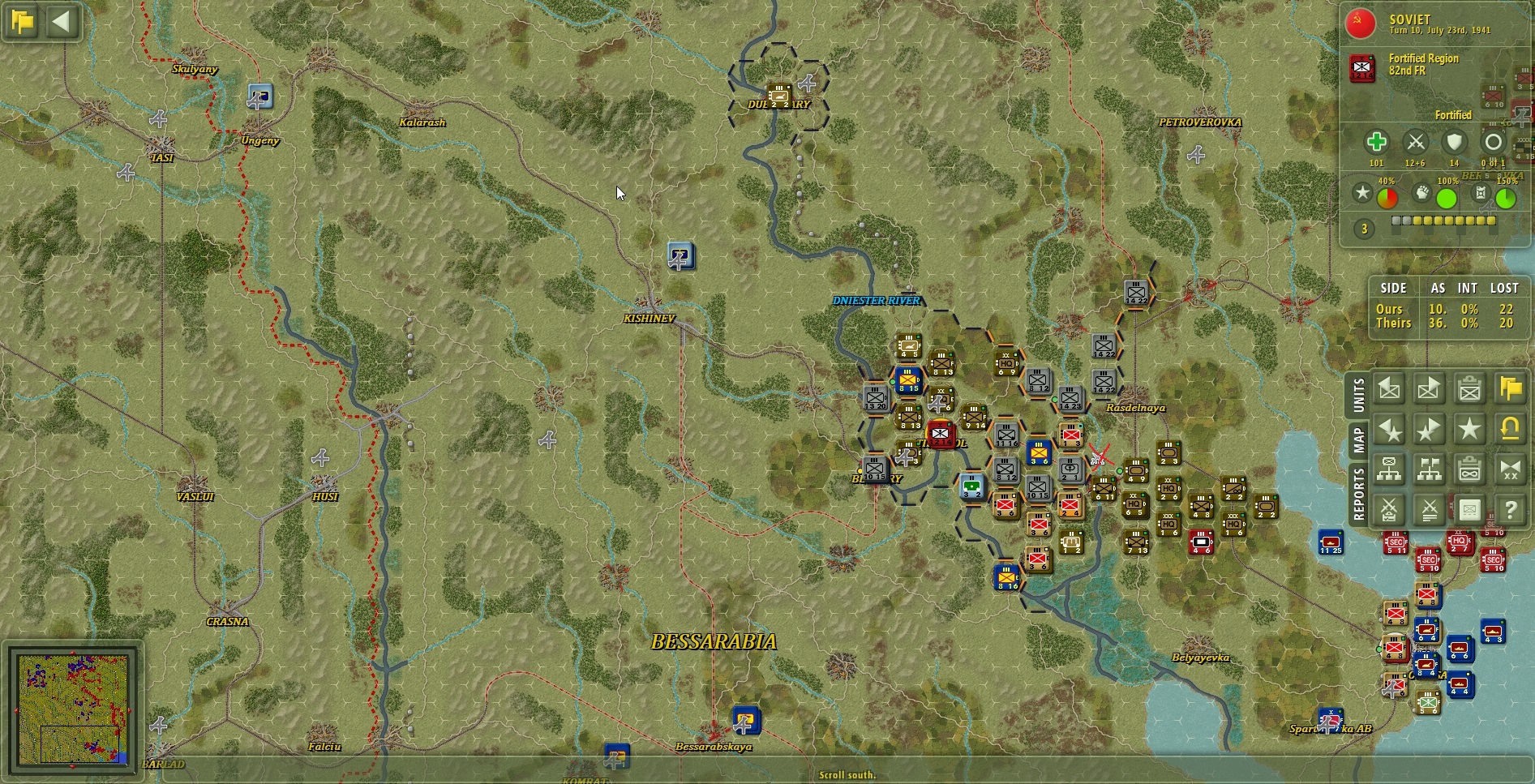Image resolution: width=1535 pixels, height=784 pixels.
Task: Click the crossed swords attack planner icon
Action: tap(1389, 510)
